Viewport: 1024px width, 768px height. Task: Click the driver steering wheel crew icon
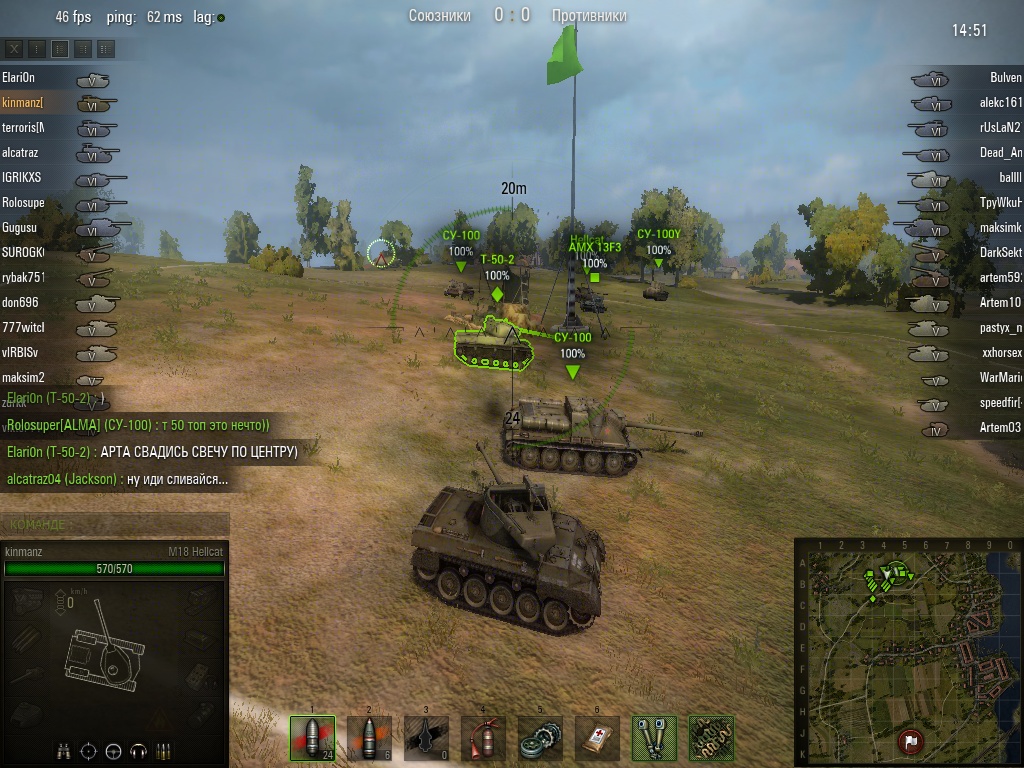(x=113, y=750)
